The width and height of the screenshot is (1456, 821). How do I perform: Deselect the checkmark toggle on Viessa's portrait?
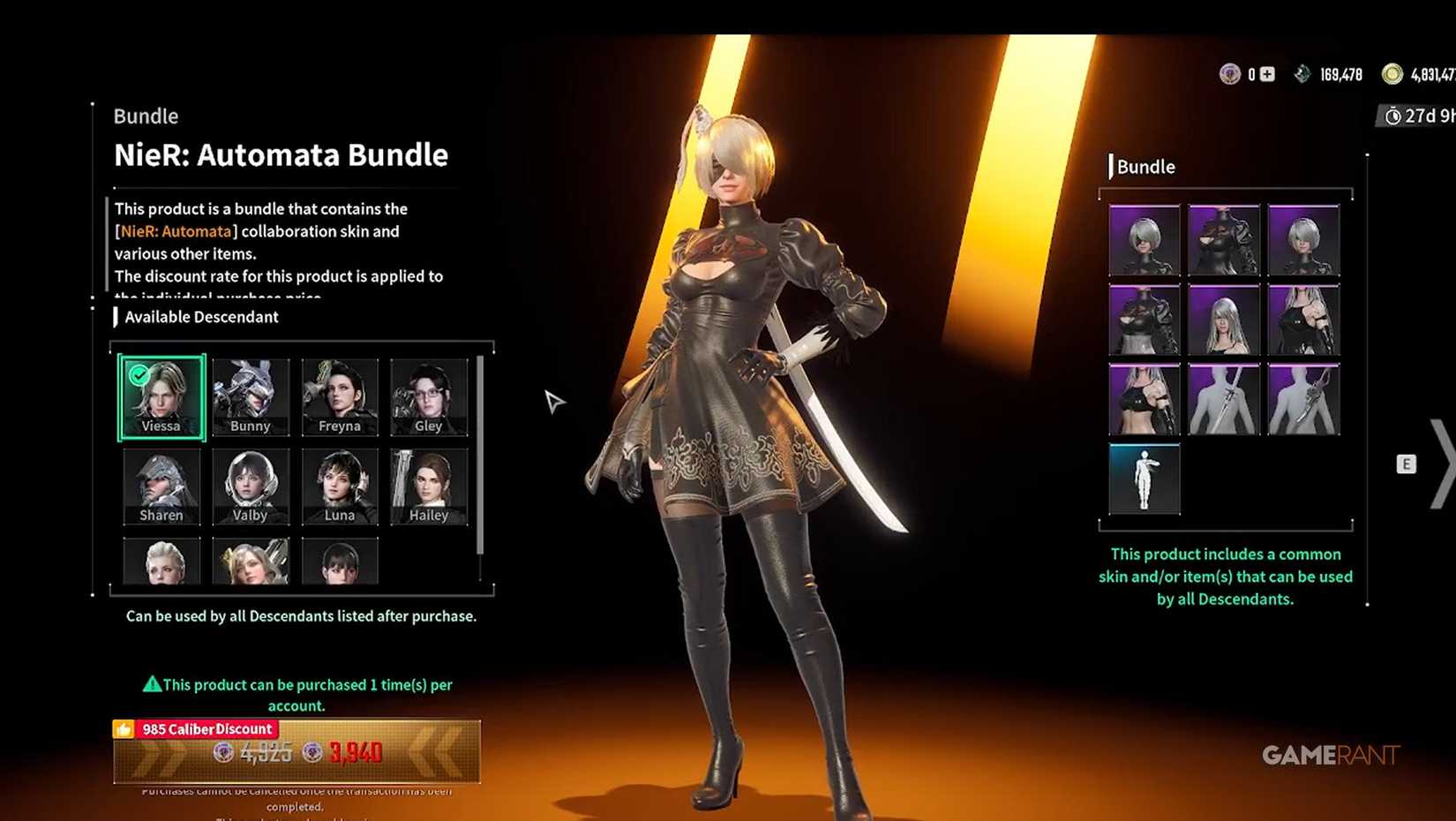point(138,374)
